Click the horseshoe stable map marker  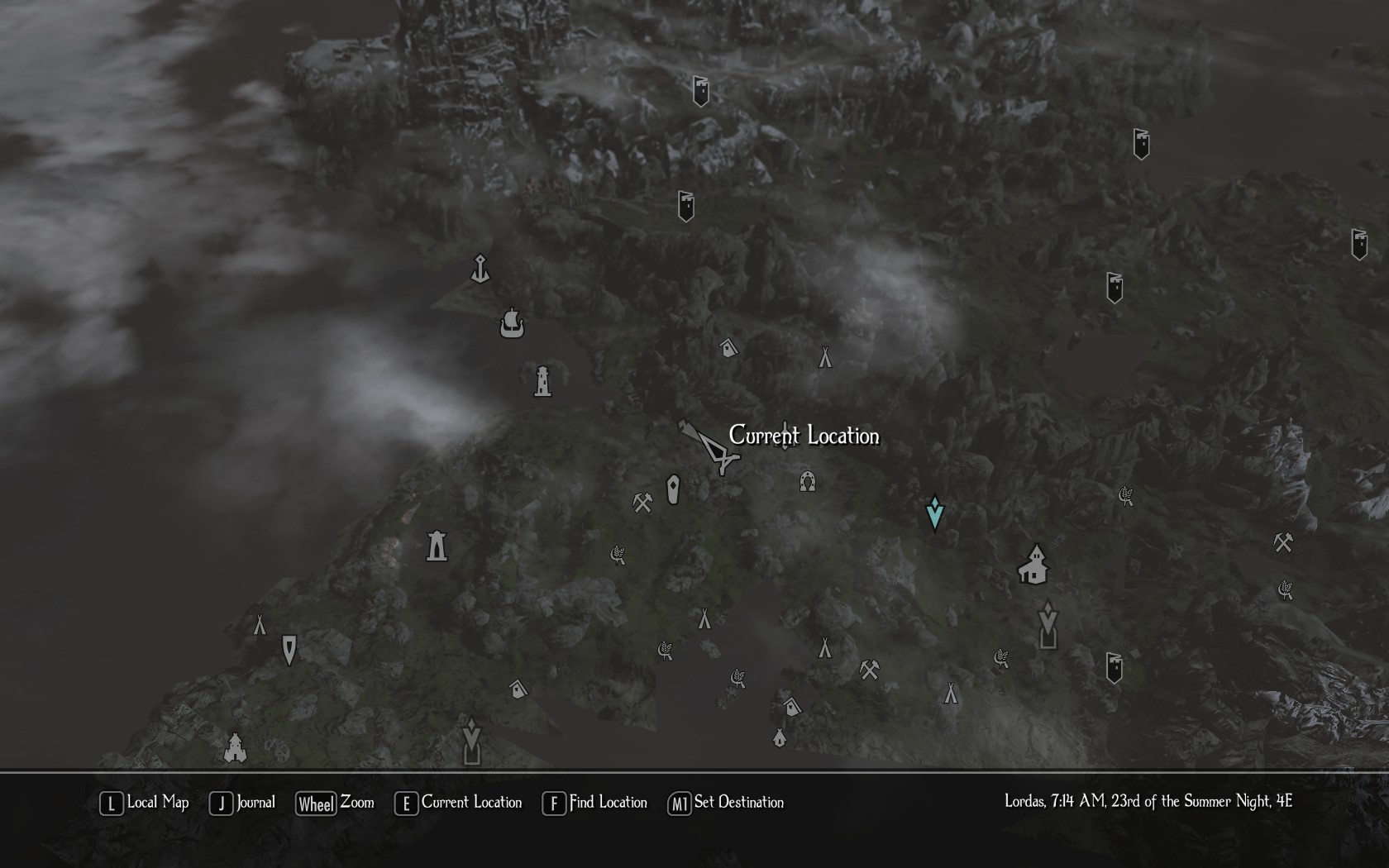pos(808,481)
